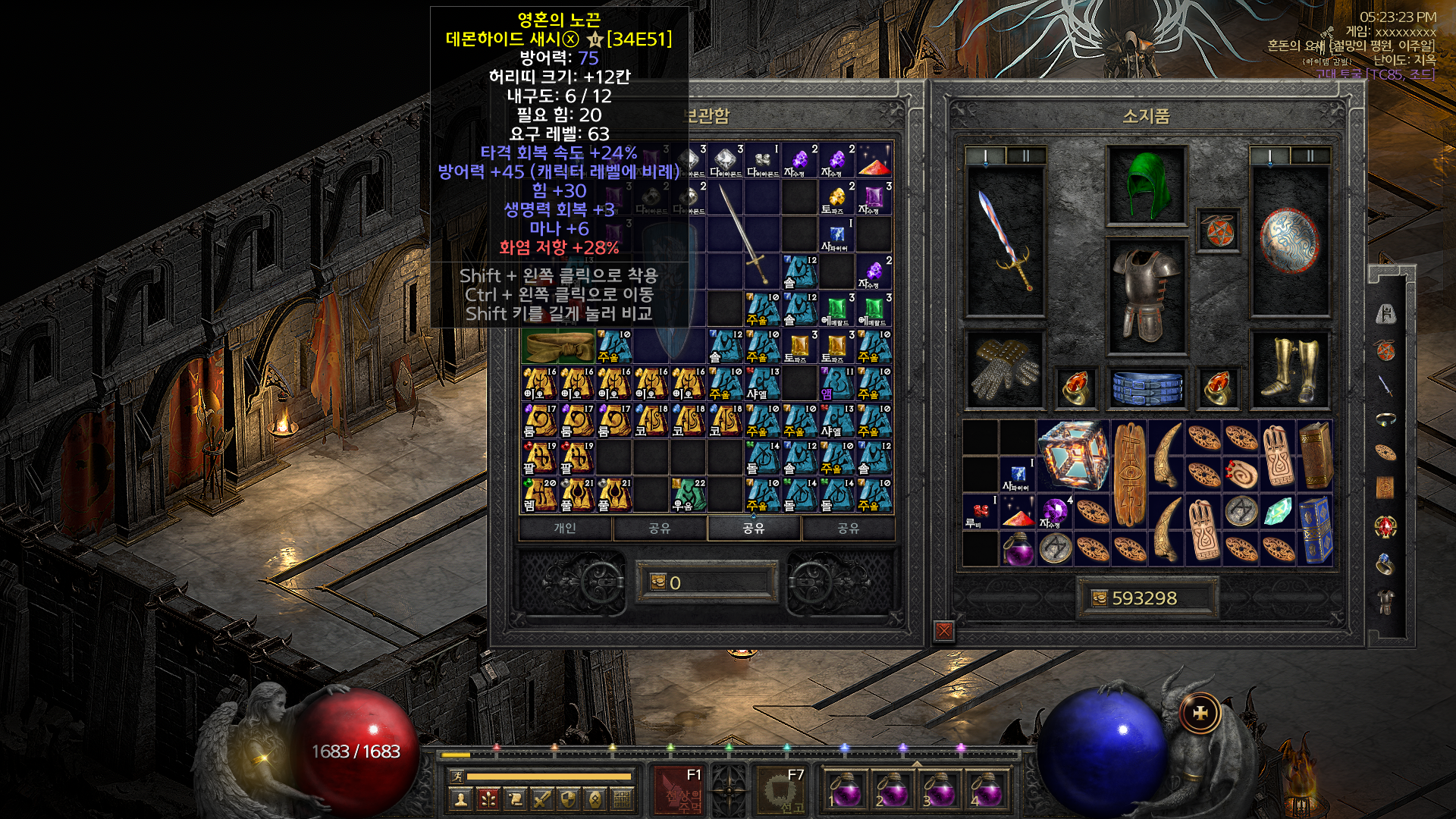1456x819 pixels.
Task: Click the stash gold withdraw button
Action: pos(658,582)
